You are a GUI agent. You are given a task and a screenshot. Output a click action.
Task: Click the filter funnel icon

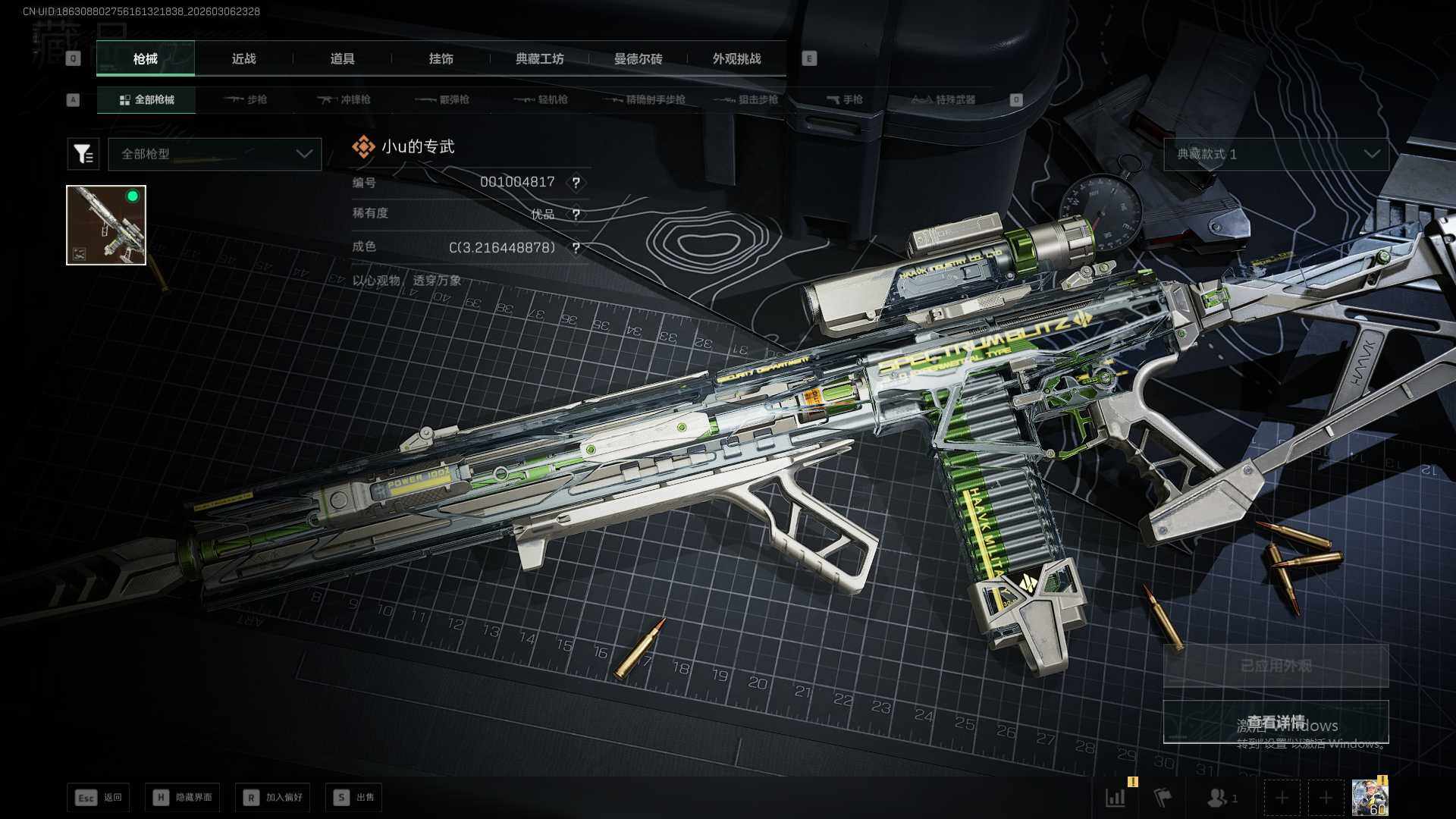point(83,154)
